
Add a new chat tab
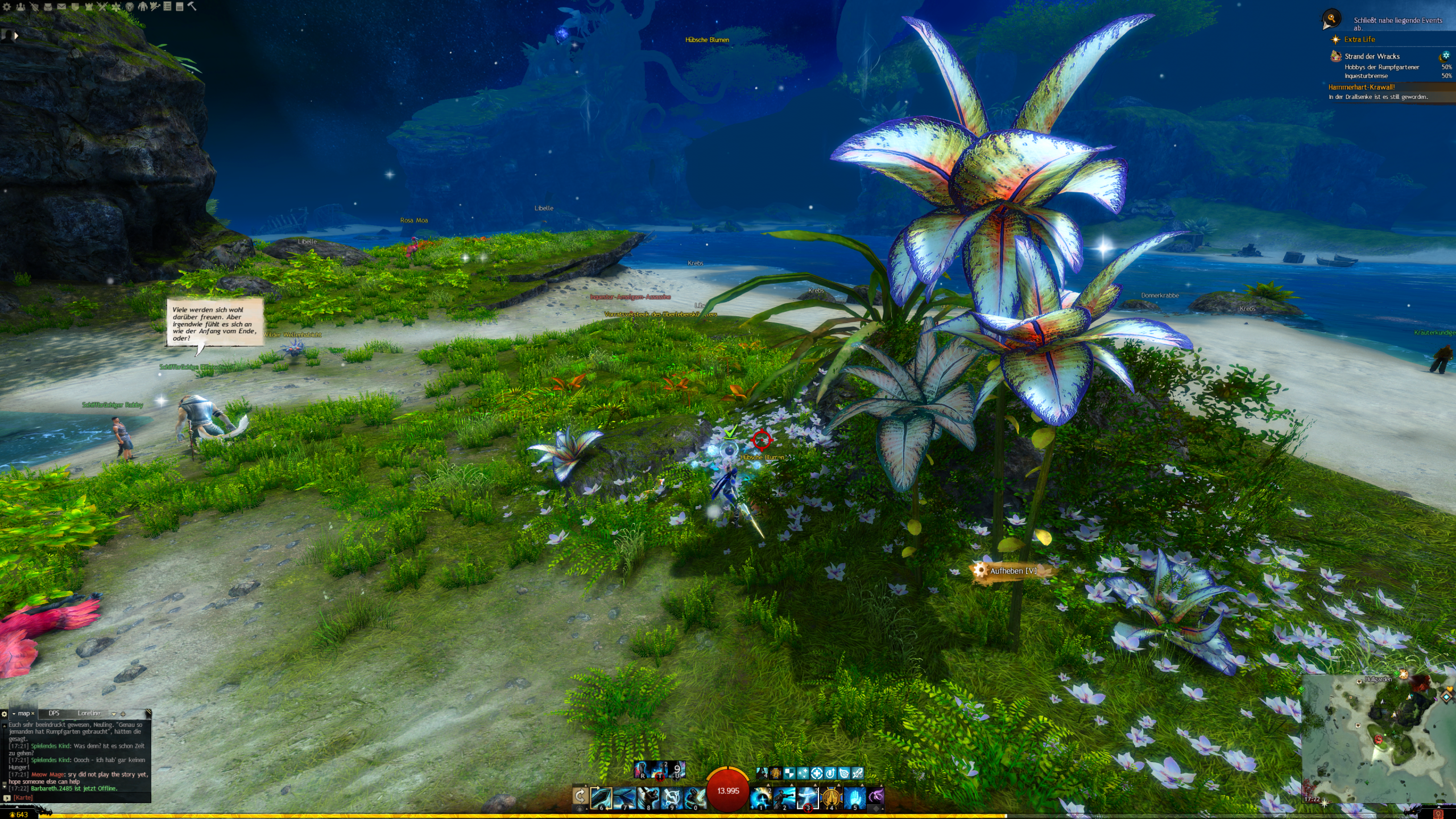click(123, 714)
